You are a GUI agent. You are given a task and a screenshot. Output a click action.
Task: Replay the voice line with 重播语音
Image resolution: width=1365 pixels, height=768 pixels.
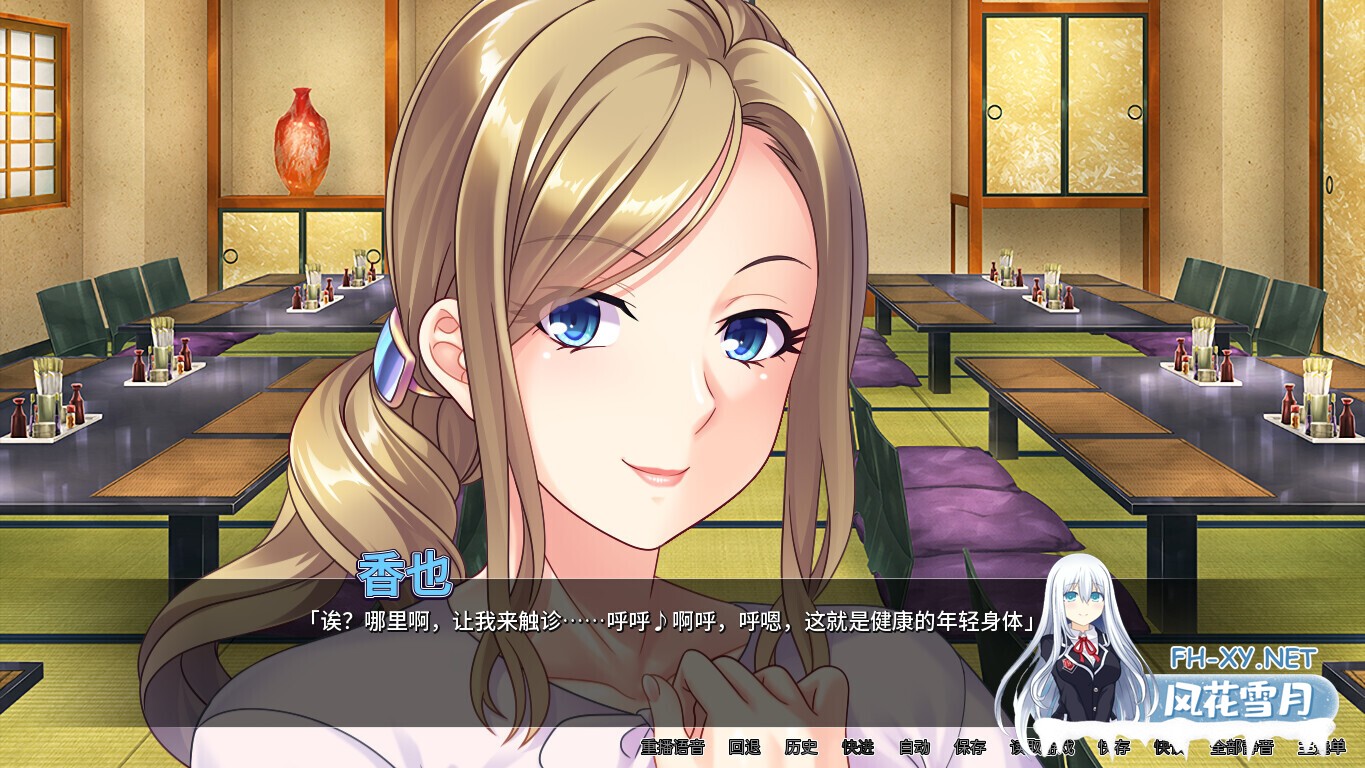click(670, 748)
